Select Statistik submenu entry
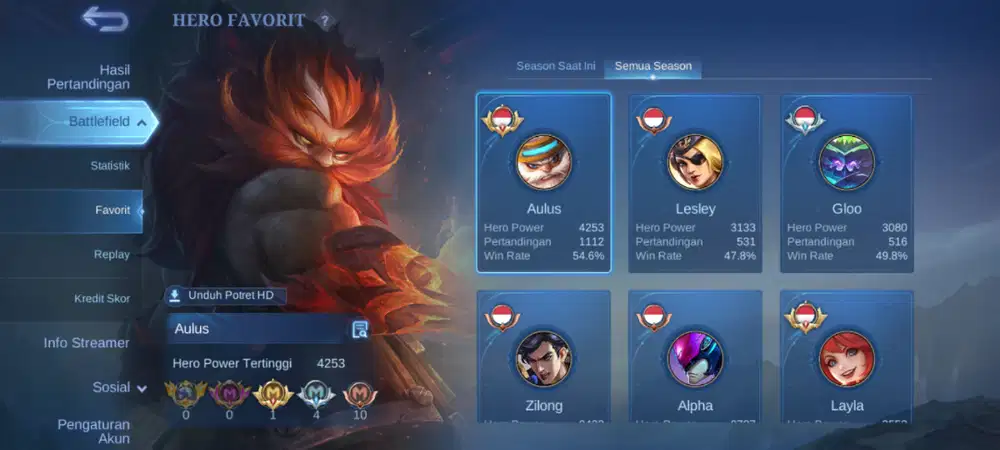This screenshot has height=450, width=1000. point(110,165)
